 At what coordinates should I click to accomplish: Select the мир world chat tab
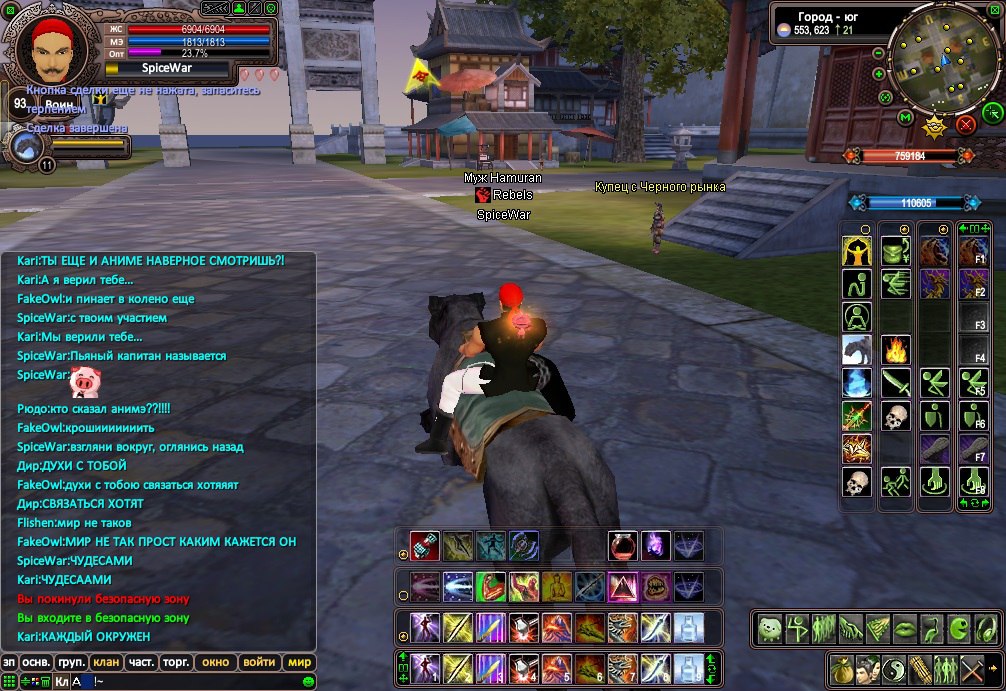[x=299, y=662]
